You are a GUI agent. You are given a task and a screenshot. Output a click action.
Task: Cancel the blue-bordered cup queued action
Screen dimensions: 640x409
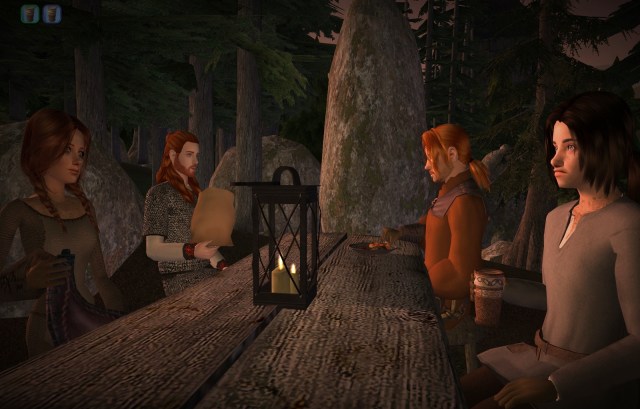click(52, 14)
